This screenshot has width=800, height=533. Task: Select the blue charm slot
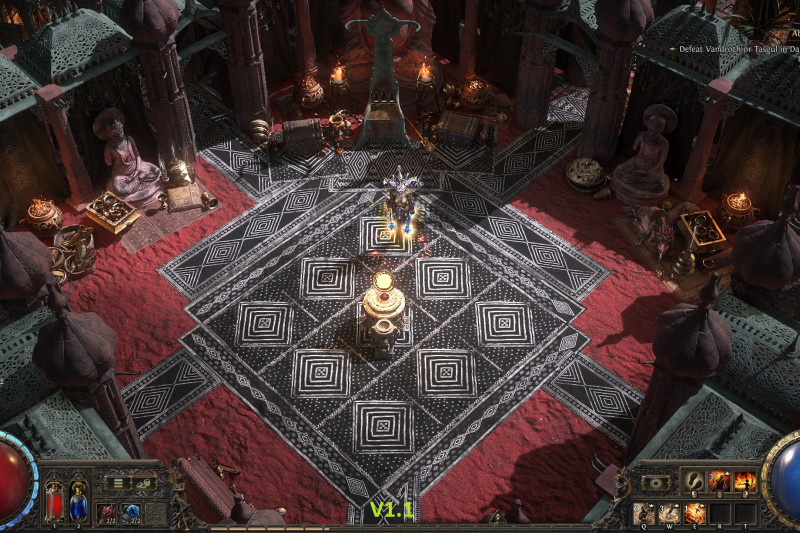pos(131,513)
